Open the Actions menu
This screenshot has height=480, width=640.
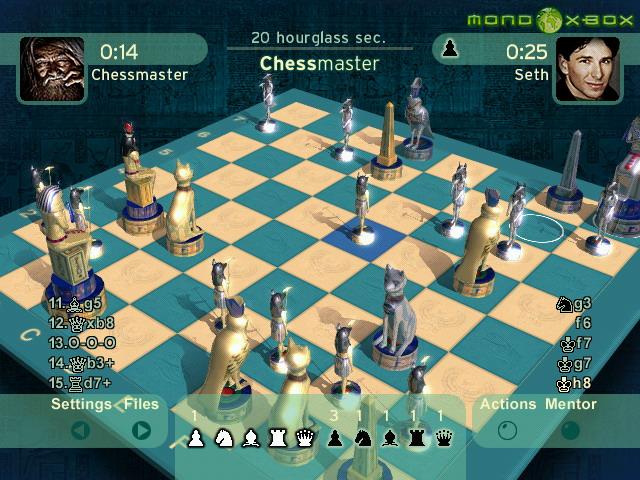tap(508, 405)
